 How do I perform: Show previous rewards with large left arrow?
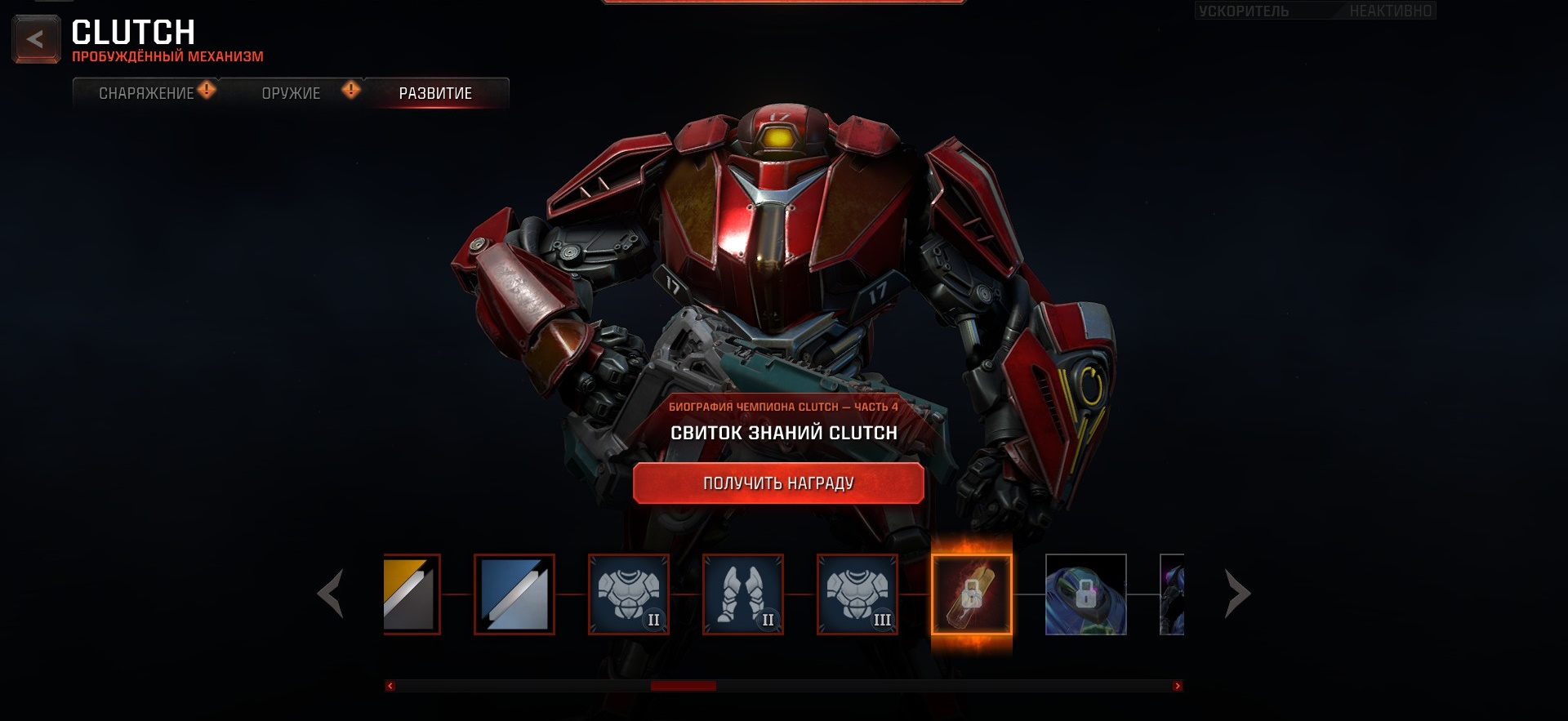tap(331, 594)
